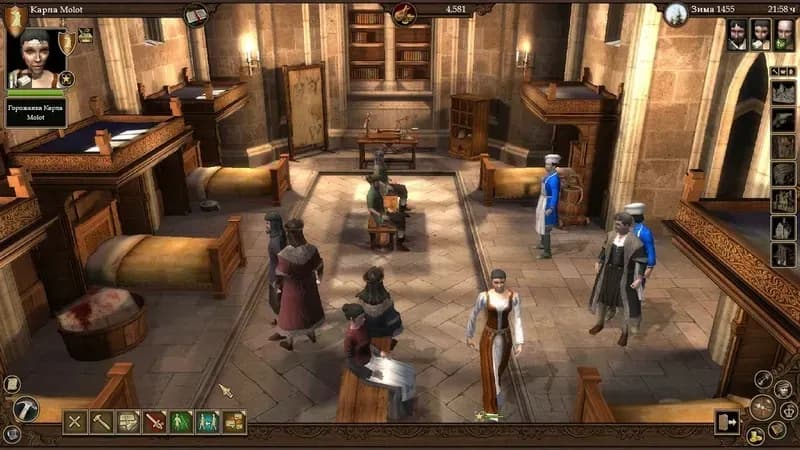The width and height of the screenshot is (800, 450).
Task: Activate the teal two-figures action
Action: [208, 422]
